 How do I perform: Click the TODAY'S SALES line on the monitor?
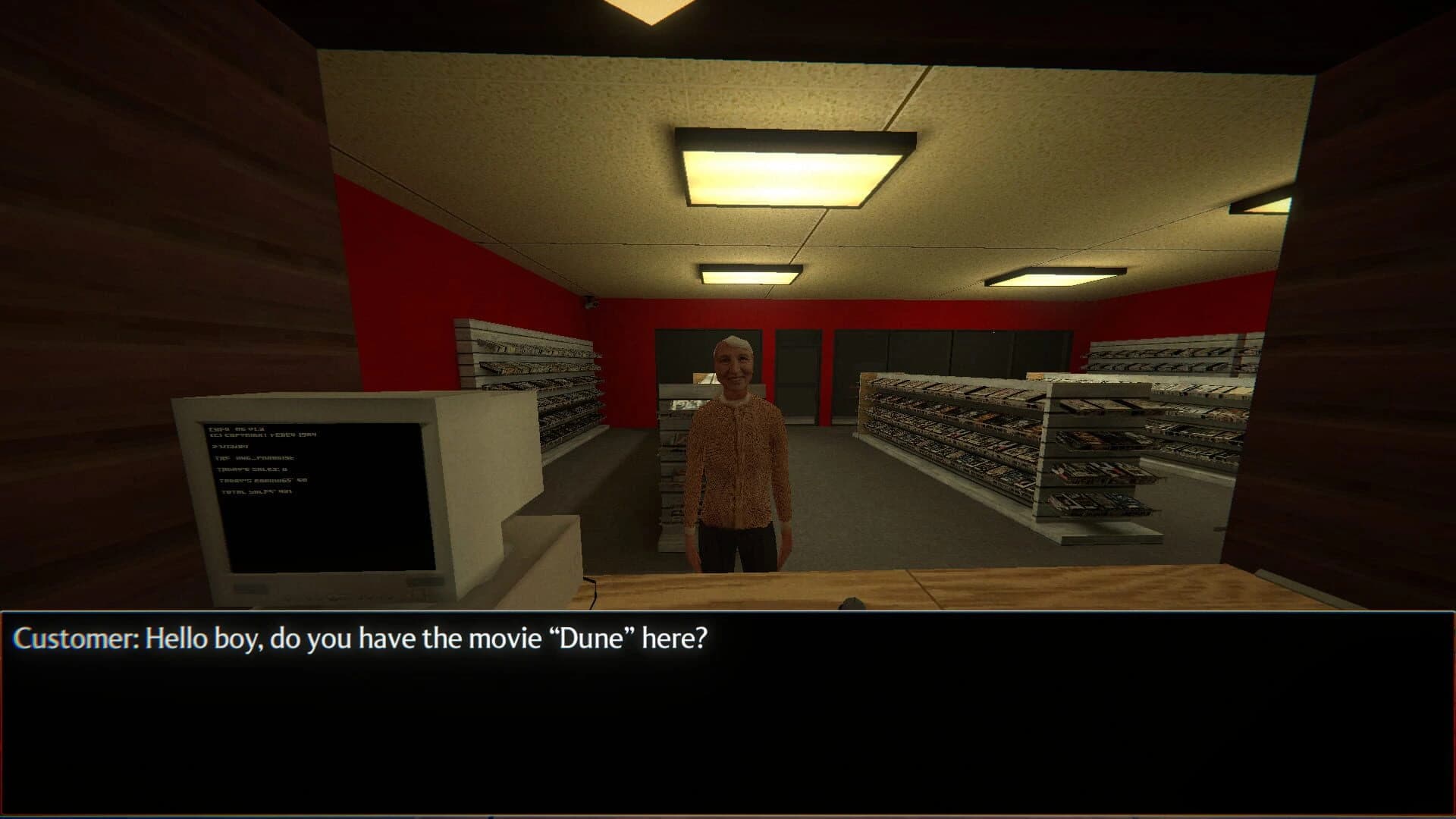[253, 469]
